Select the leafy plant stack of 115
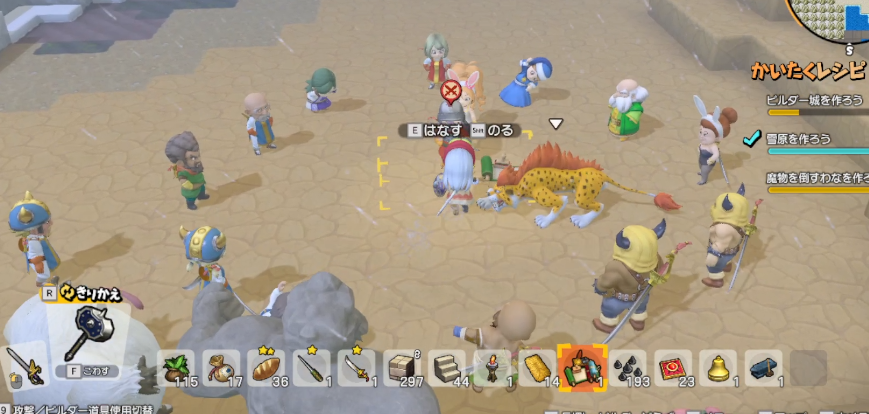 click(x=178, y=369)
